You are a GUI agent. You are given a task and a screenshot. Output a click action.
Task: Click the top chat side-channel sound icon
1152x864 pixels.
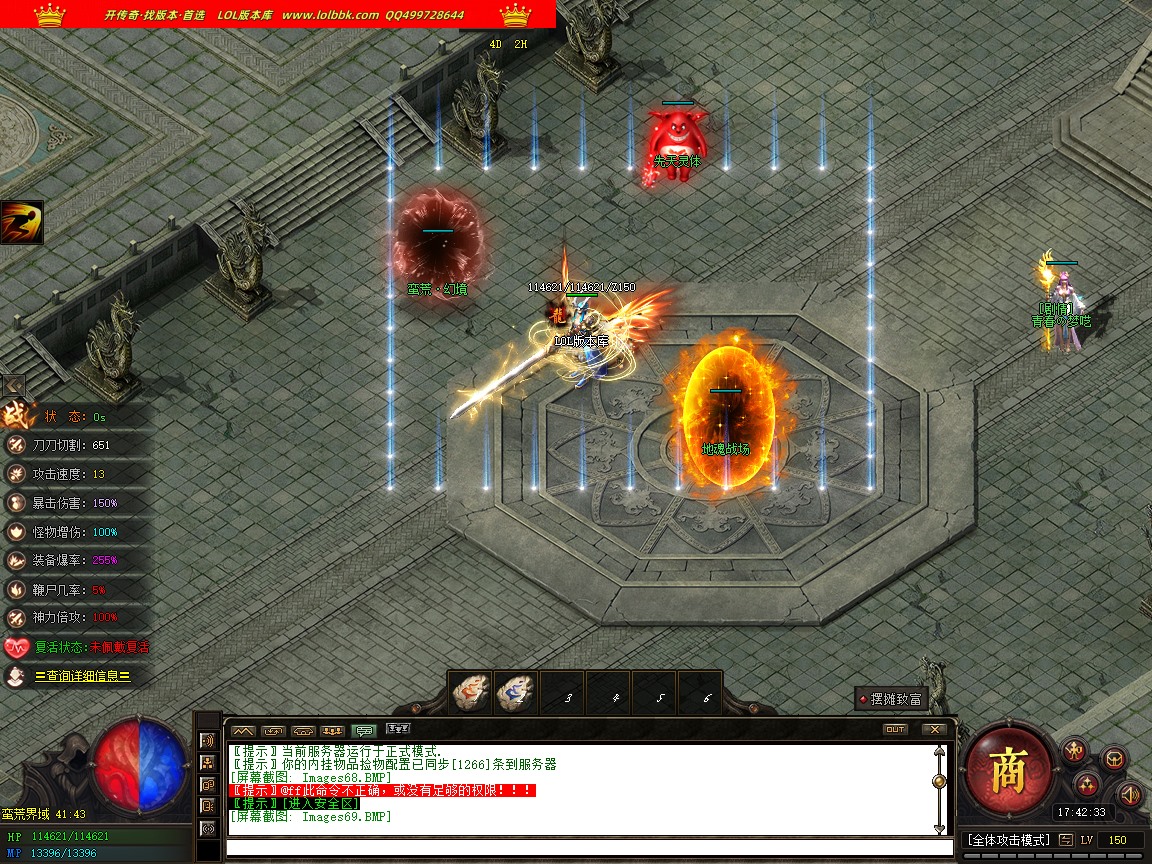tap(208, 741)
